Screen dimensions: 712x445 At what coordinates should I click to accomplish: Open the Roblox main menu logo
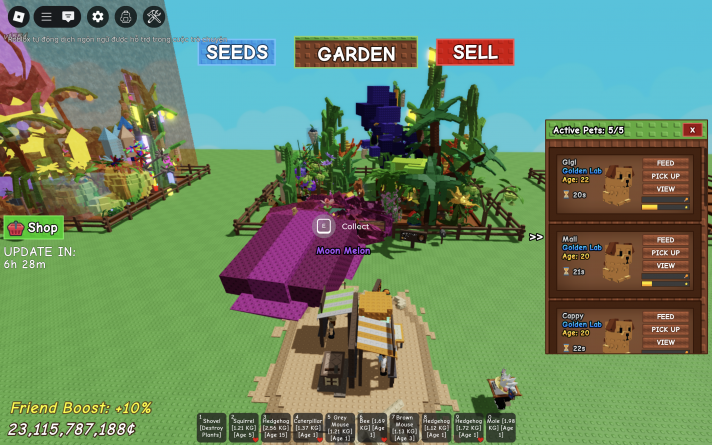17,16
